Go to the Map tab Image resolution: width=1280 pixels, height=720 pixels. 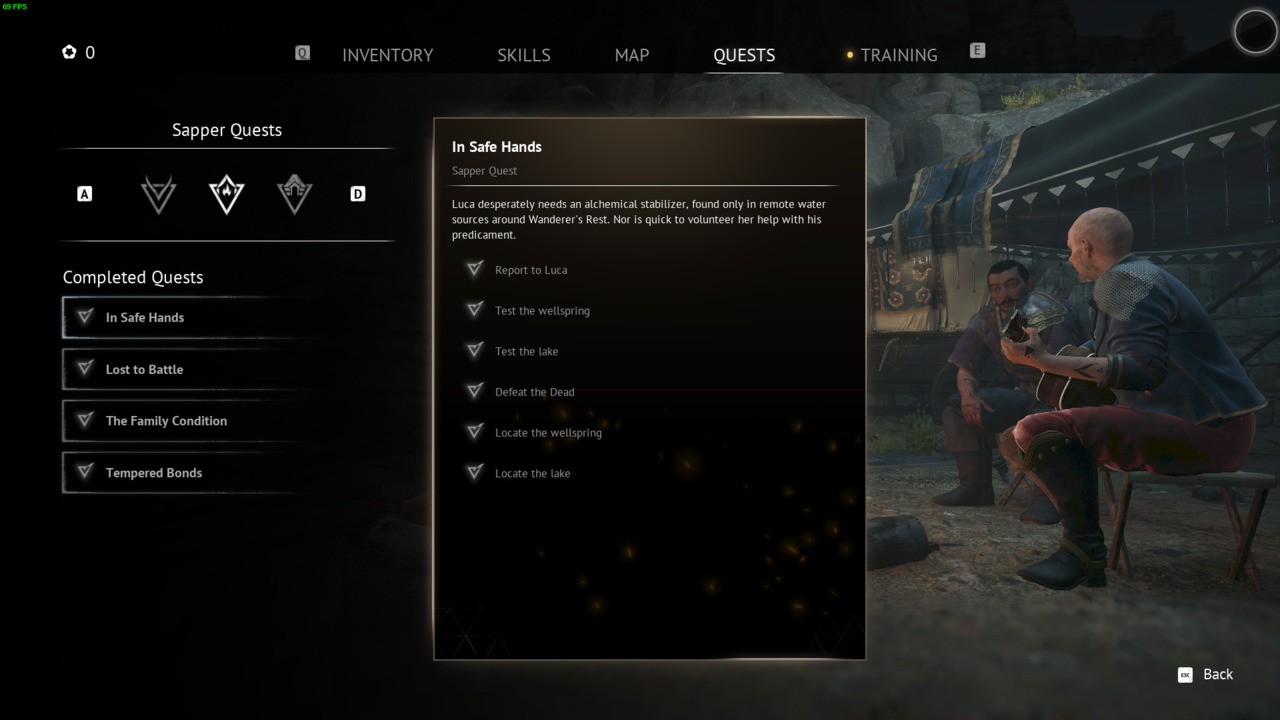point(631,55)
